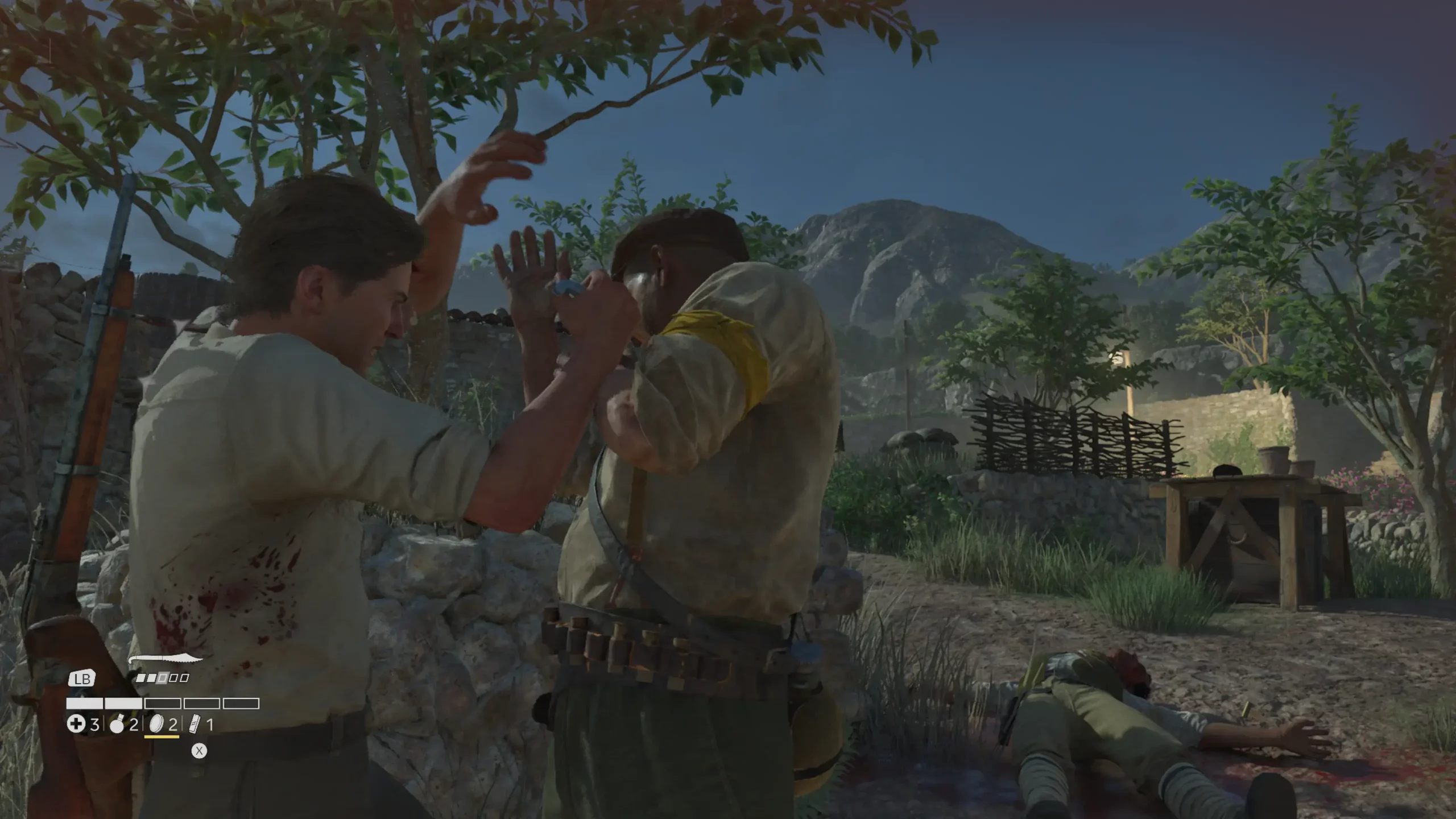
Task: Select the serrated knife weapon icon
Action: tap(166, 660)
